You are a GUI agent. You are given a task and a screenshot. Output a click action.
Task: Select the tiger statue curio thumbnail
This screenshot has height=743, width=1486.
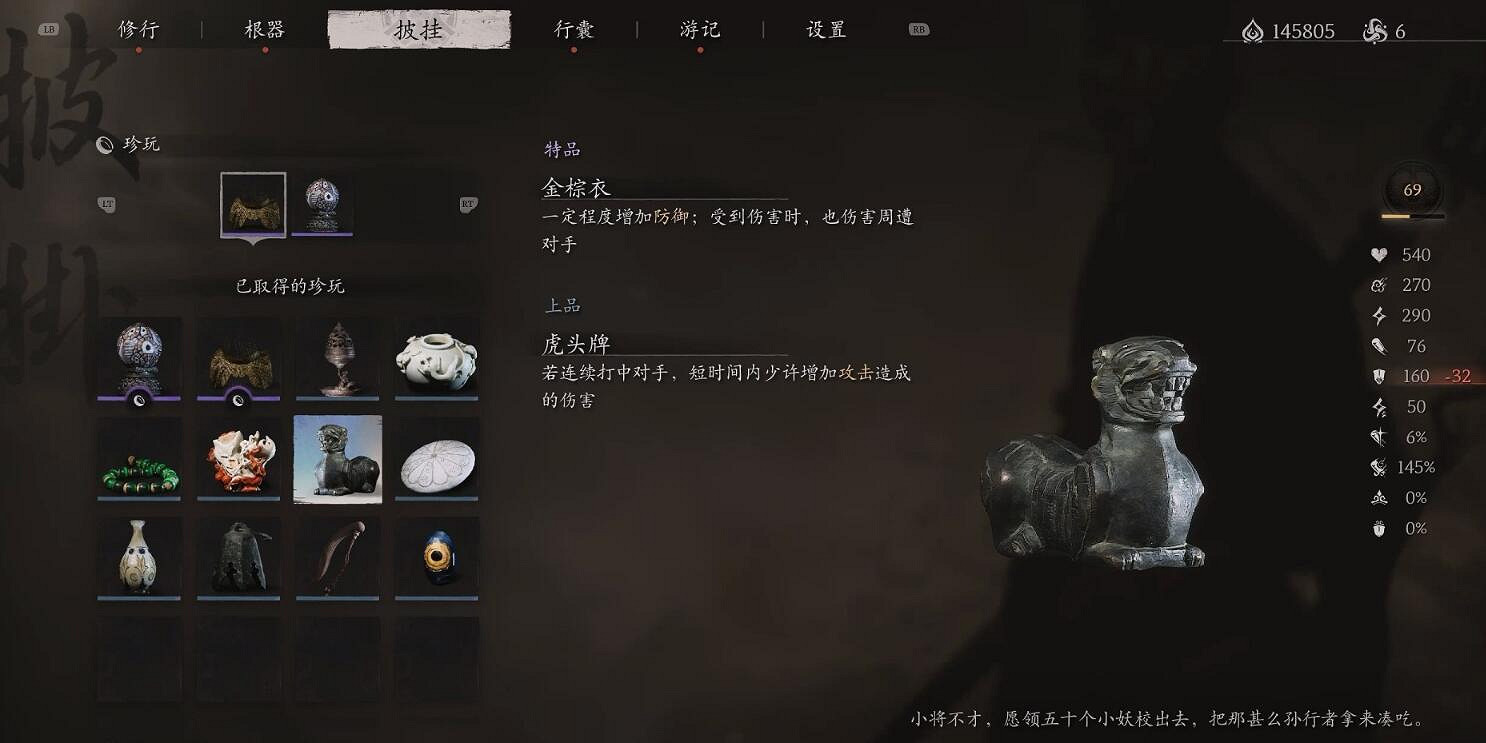(x=337, y=459)
